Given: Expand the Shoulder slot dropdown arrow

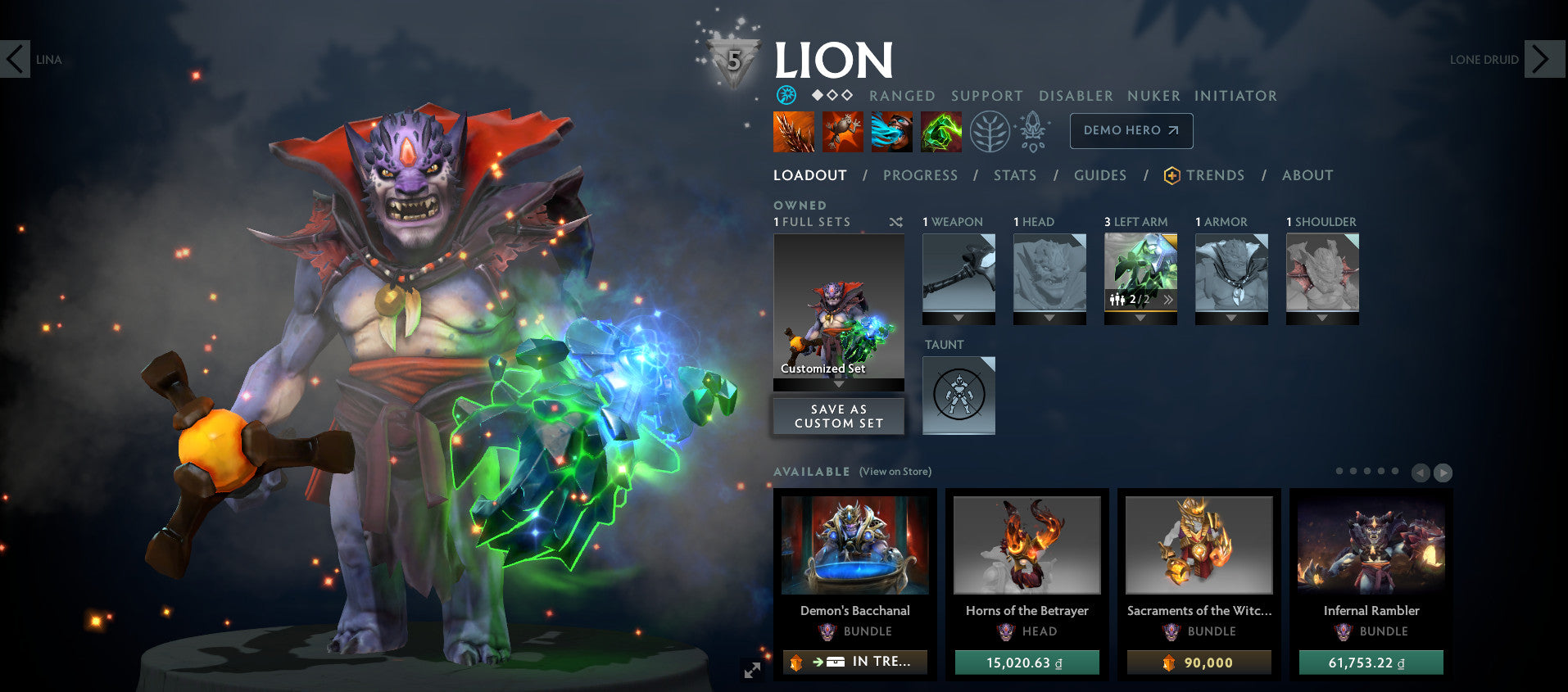Looking at the screenshot, I should [x=1321, y=319].
